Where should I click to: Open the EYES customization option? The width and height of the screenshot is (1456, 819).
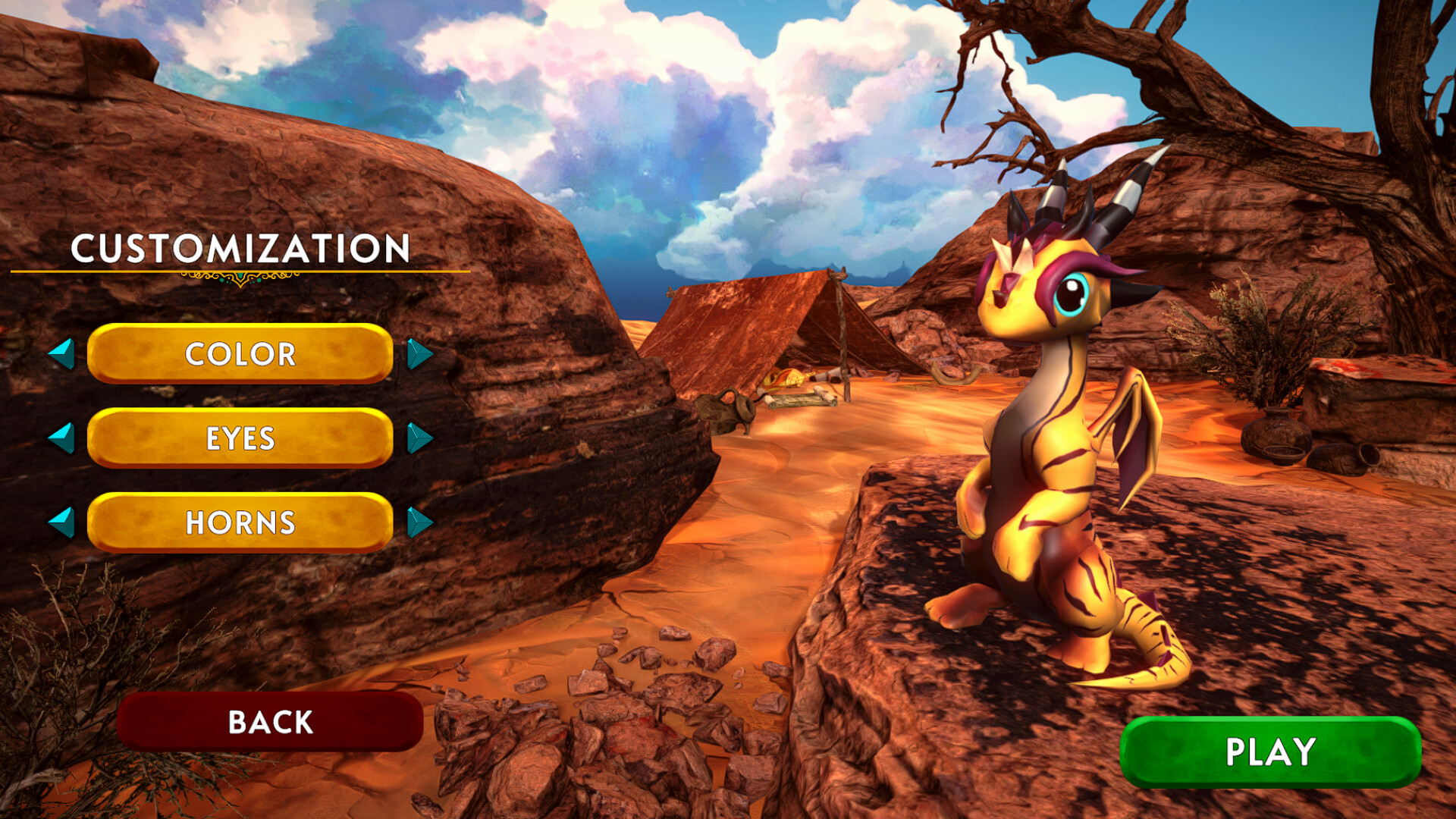click(241, 438)
